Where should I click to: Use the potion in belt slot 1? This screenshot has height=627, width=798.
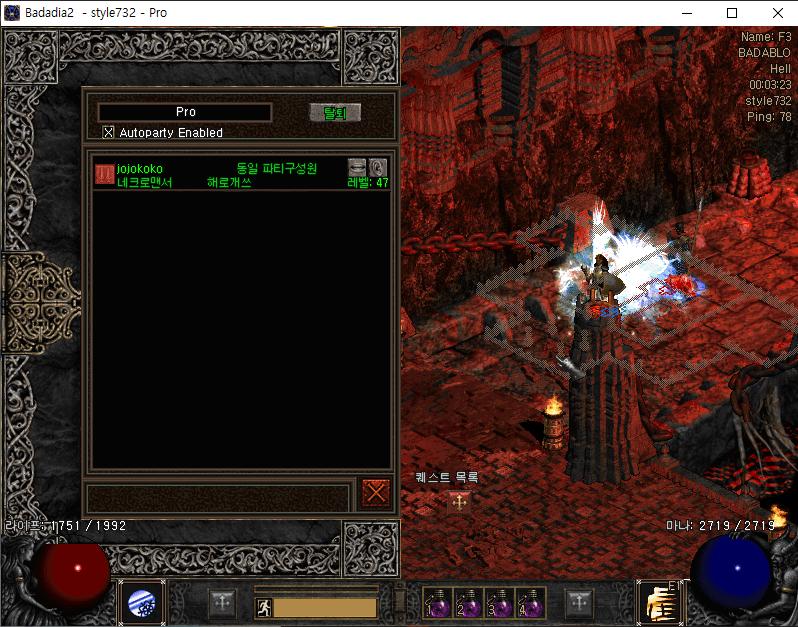click(437, 602)
